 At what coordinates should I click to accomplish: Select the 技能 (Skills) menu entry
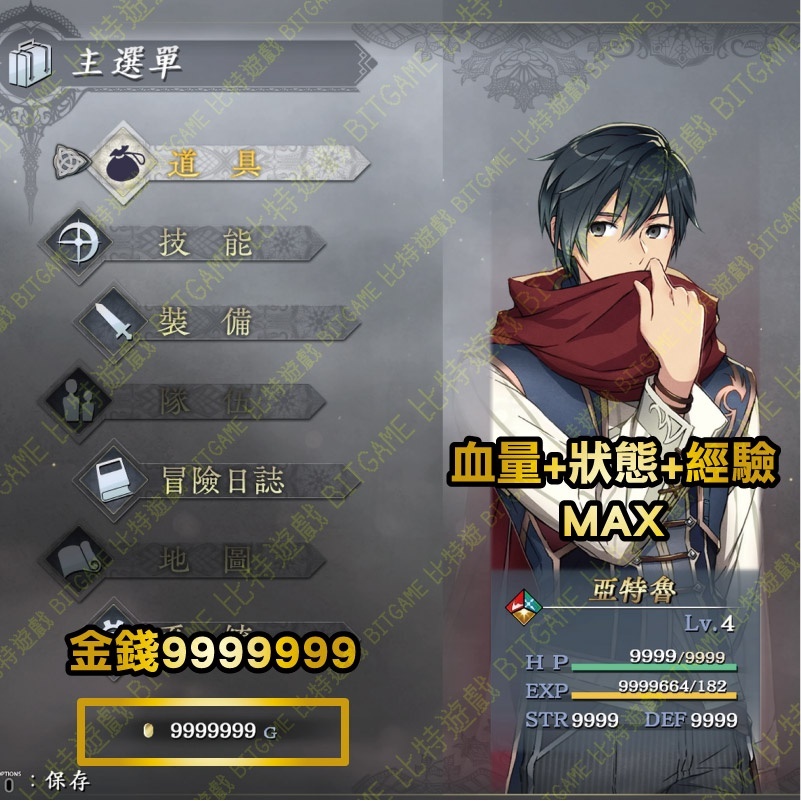pos(205,243)
